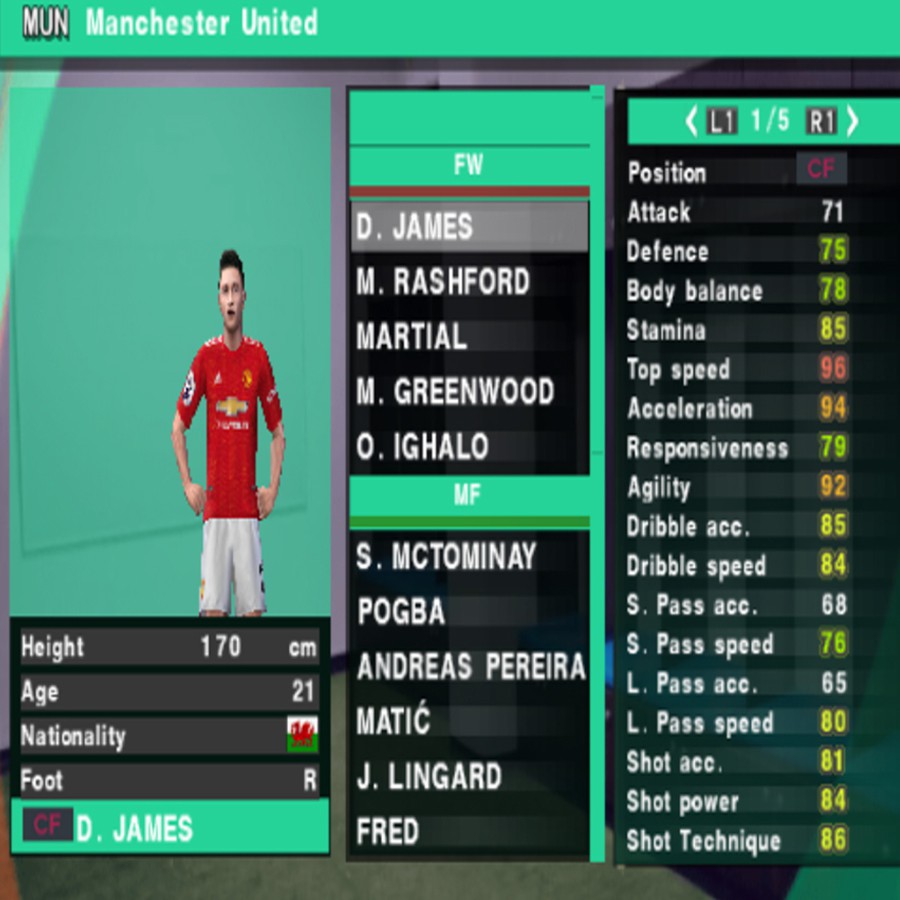Image resolution: width=900 pixels, height=900 pixels.
Task: Pick Andreas Pereira from the squad list
Action: (x=467, y=667)
